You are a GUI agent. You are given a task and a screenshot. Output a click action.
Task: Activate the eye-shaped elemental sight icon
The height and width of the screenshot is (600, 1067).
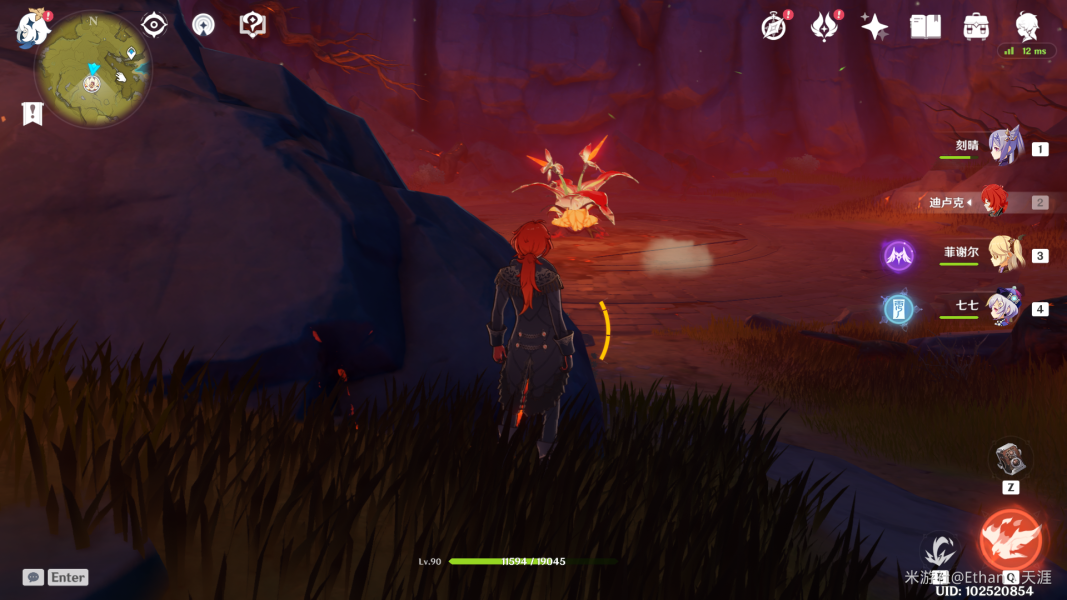(154, 25)
